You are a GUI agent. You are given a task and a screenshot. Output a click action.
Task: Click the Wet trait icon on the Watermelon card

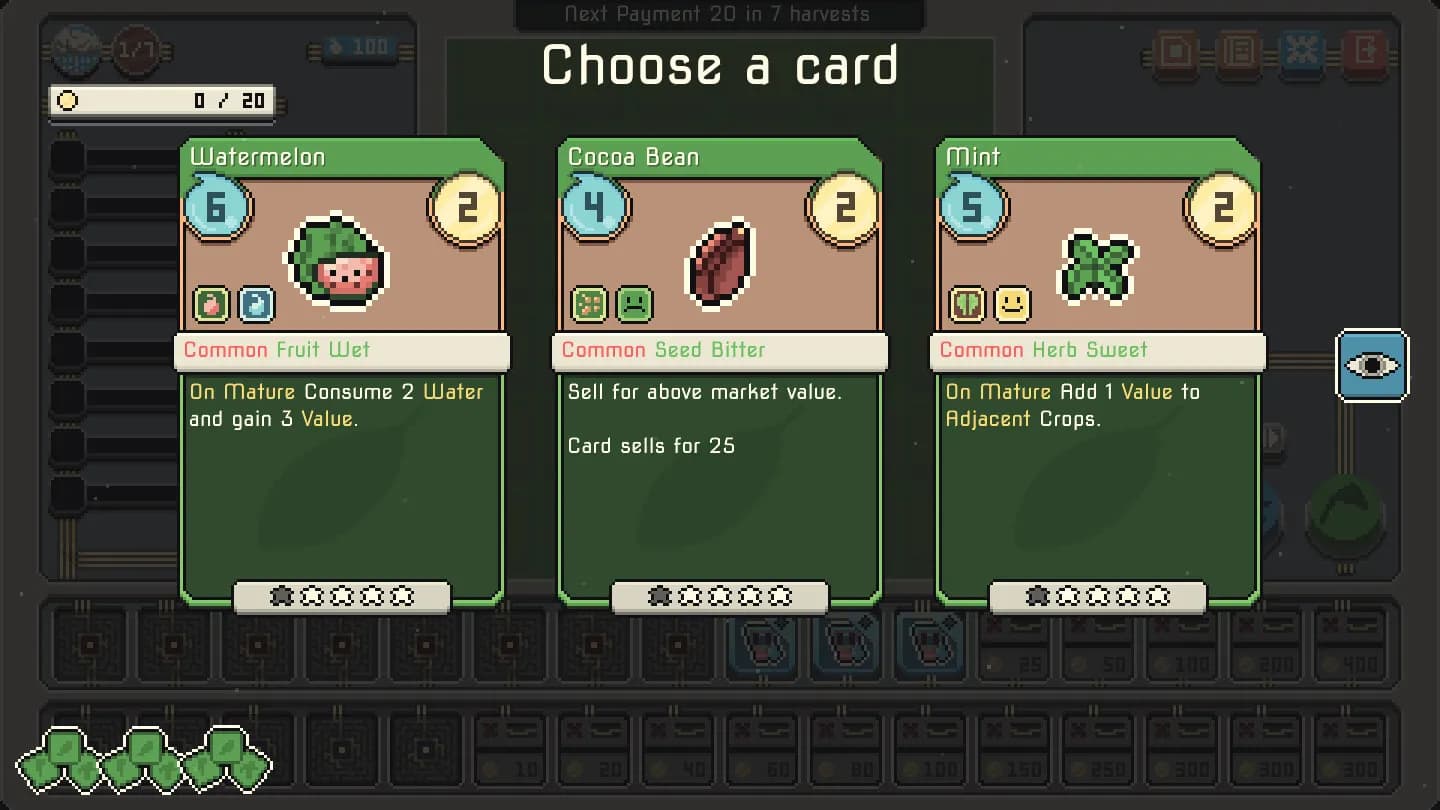tap(257, 304)
